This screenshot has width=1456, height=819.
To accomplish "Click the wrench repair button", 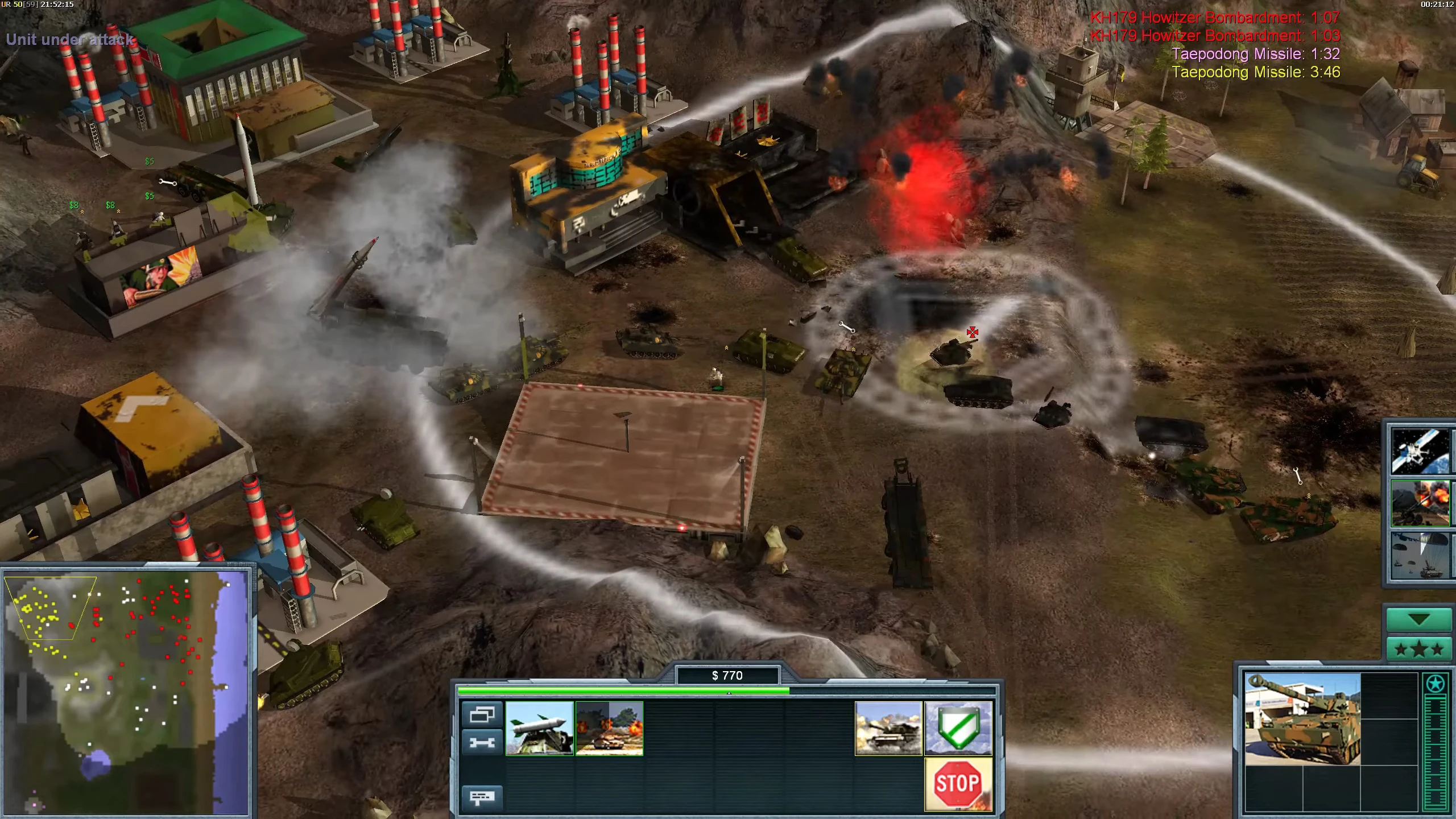I will click(482, 742).
